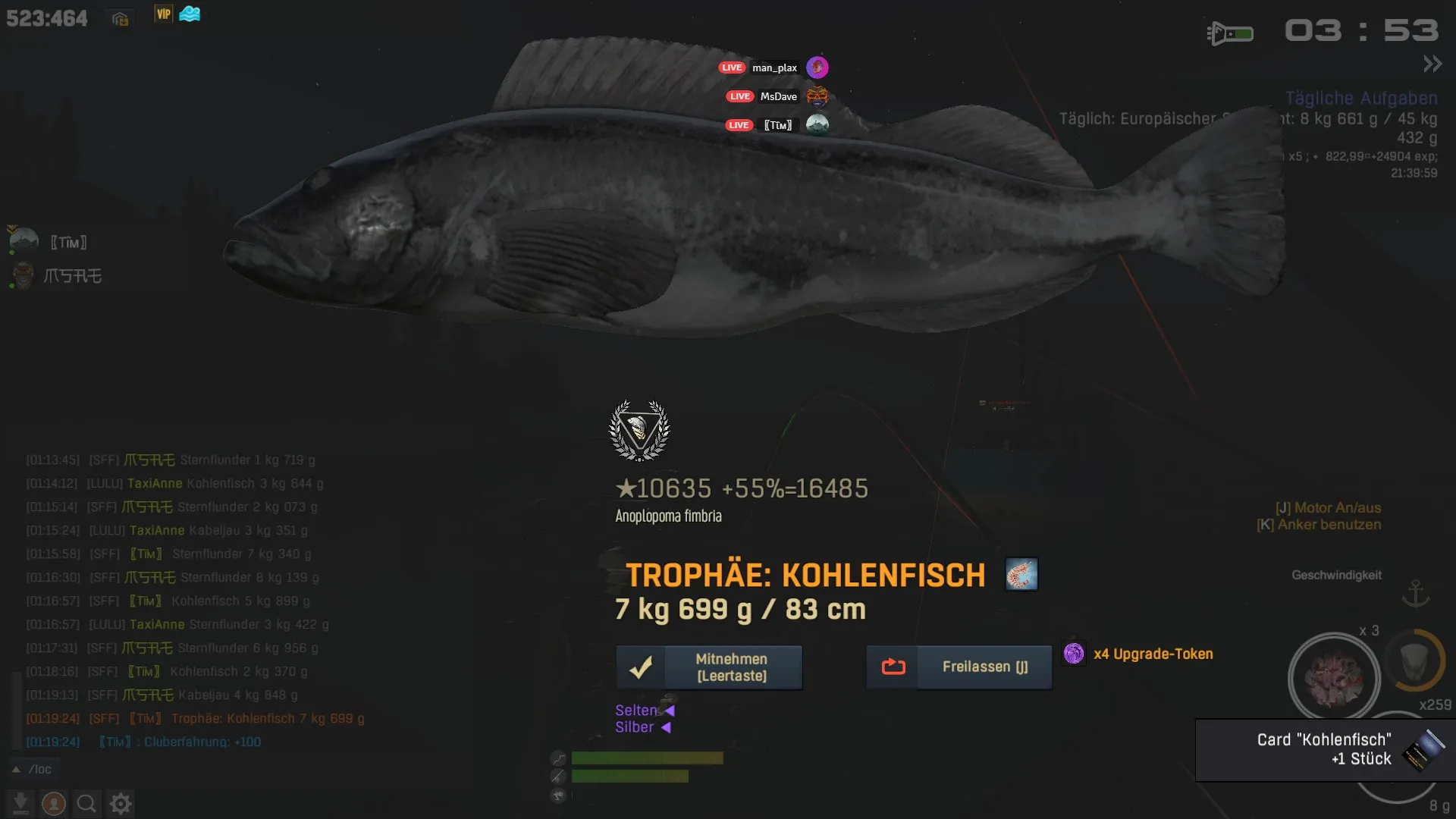Release the fish with the Freilassen button

click(959, 667)
